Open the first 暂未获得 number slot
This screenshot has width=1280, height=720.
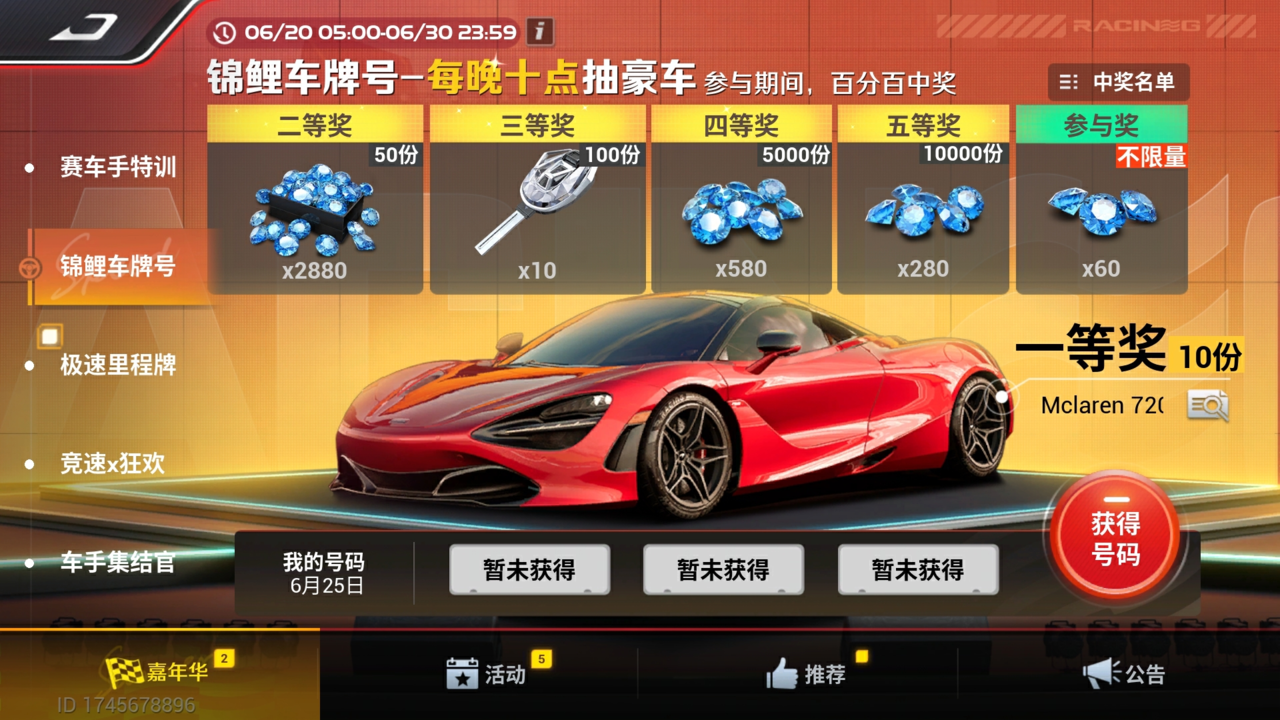pyautogui.click(x=531, y=569)
